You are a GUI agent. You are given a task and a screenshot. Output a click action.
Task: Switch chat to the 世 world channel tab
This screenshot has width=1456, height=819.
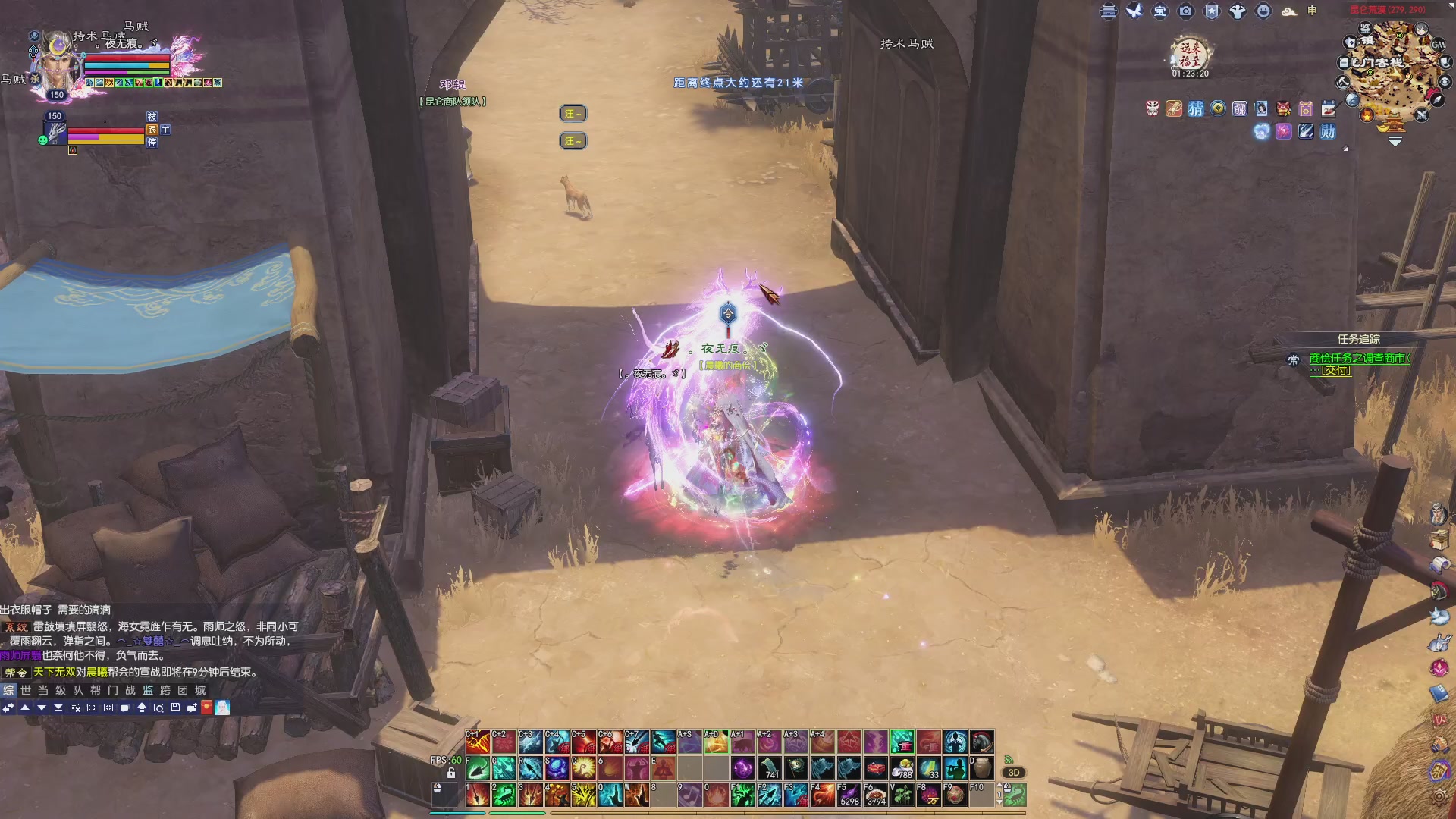26,690
